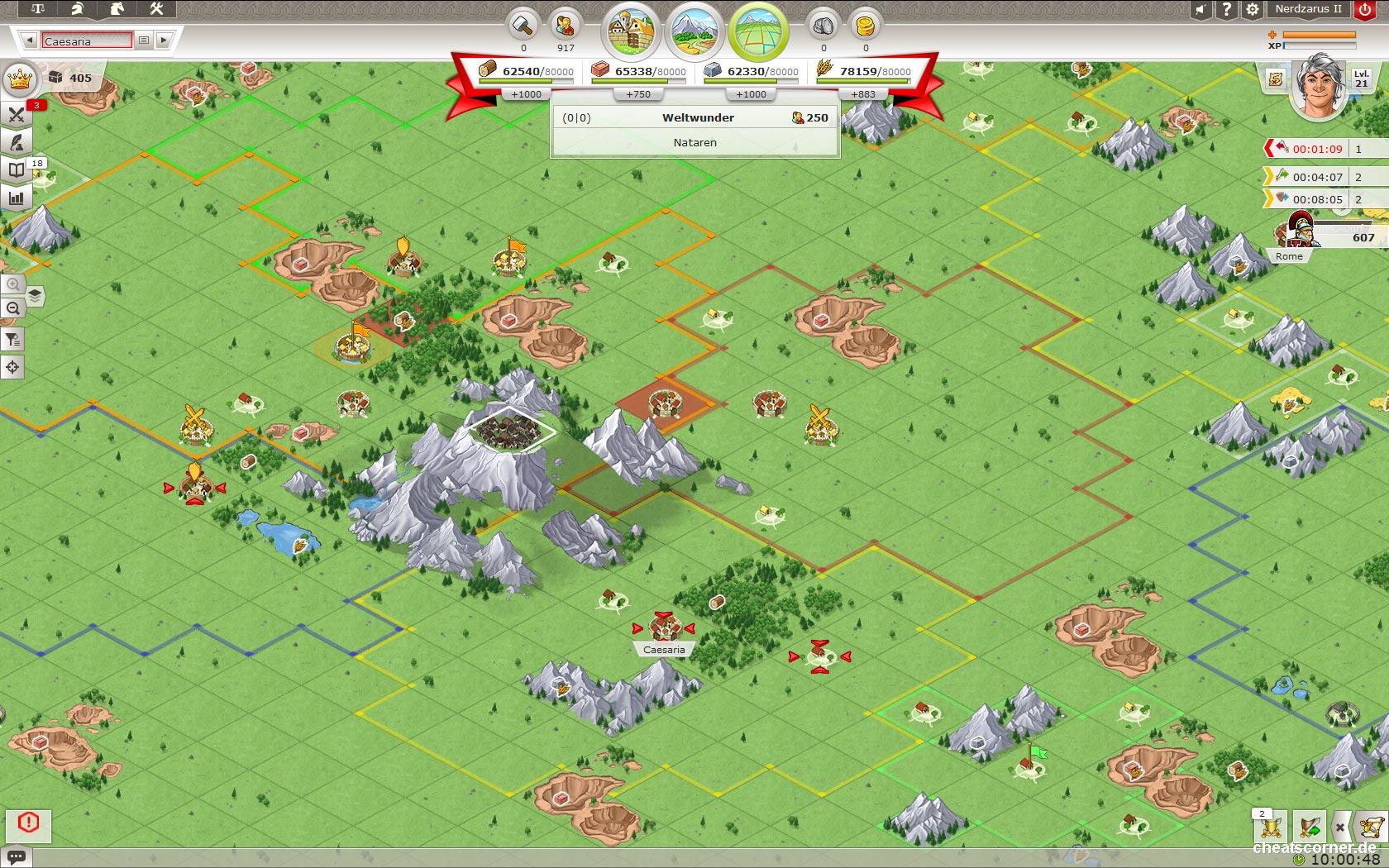1389x868 pixels.
Task: View statistics via the bar chart icon
Action: click(15, 197)
